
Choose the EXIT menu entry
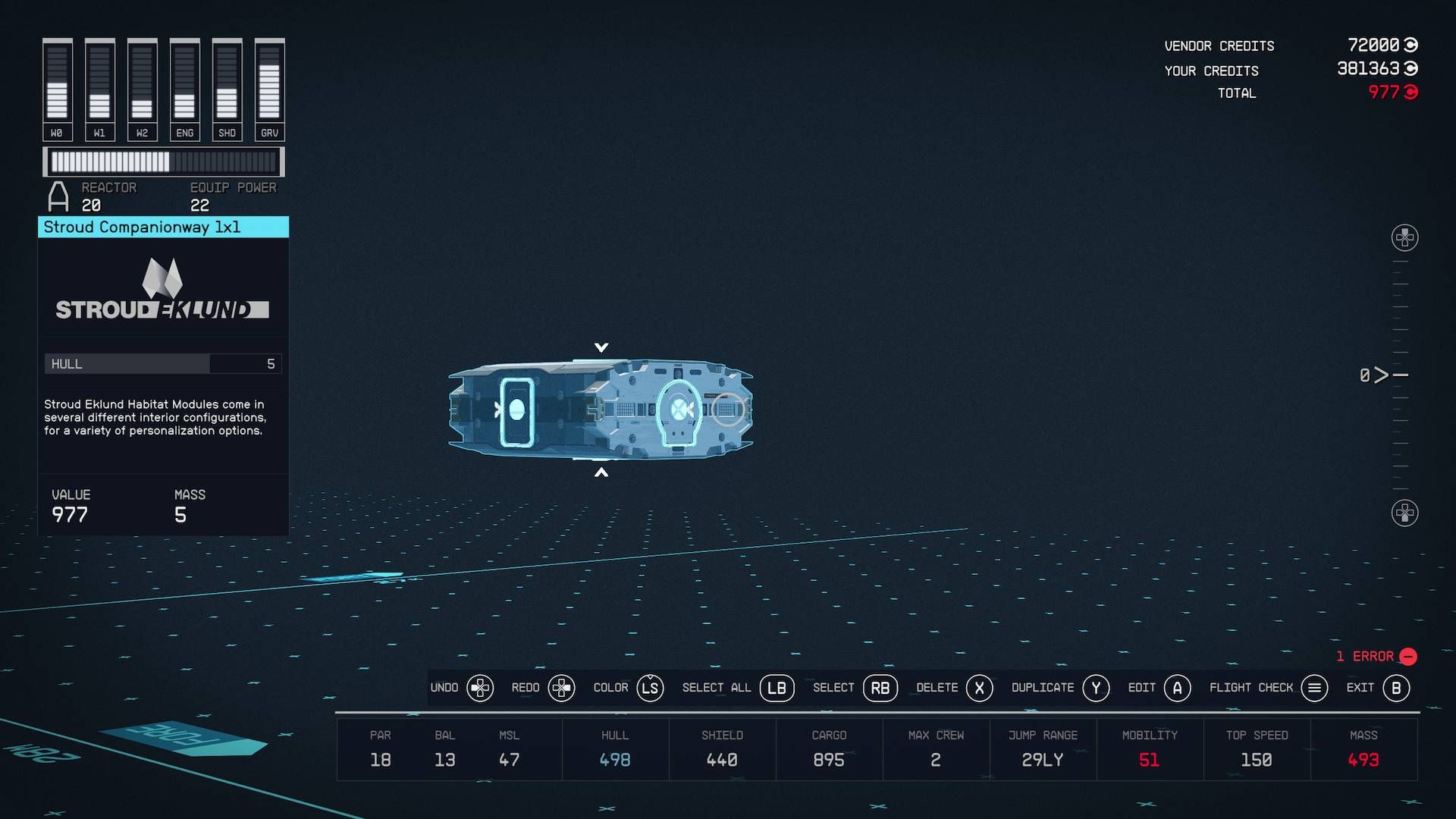[x=1361, y=688]
